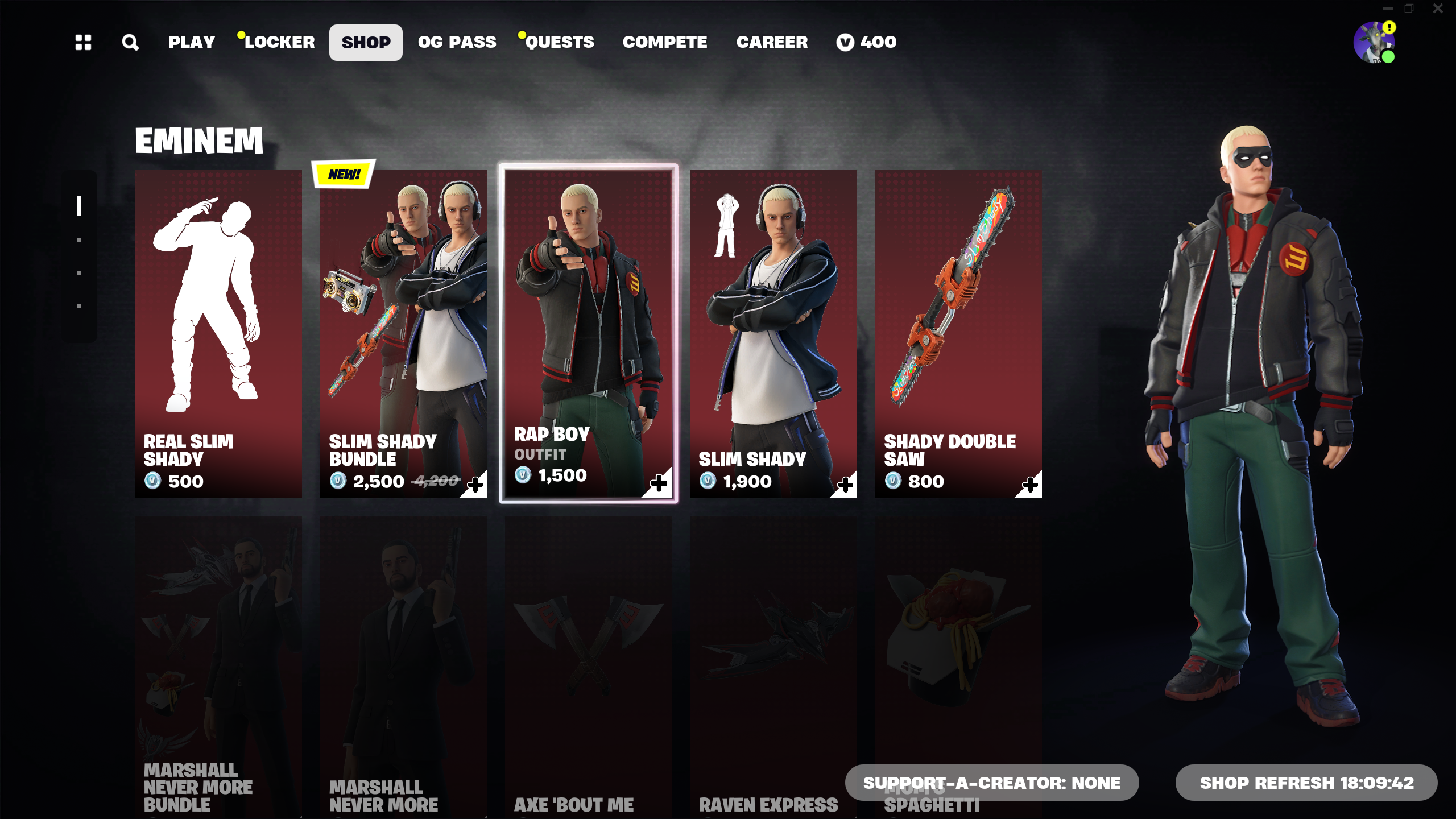Add Shady Double Saw via its plus icon
The image size is (1456, 819).
[x=1031, y=483]
